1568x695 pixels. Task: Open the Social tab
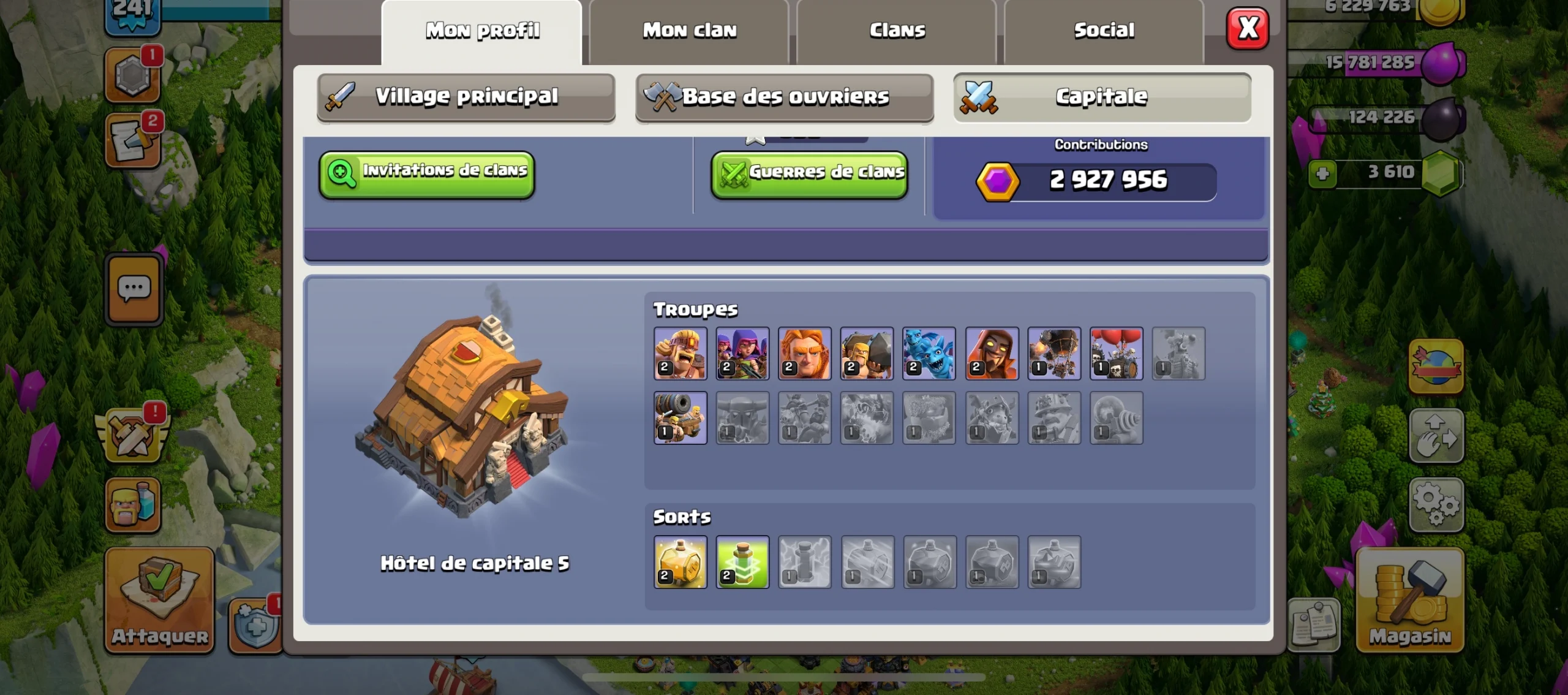1102,29
